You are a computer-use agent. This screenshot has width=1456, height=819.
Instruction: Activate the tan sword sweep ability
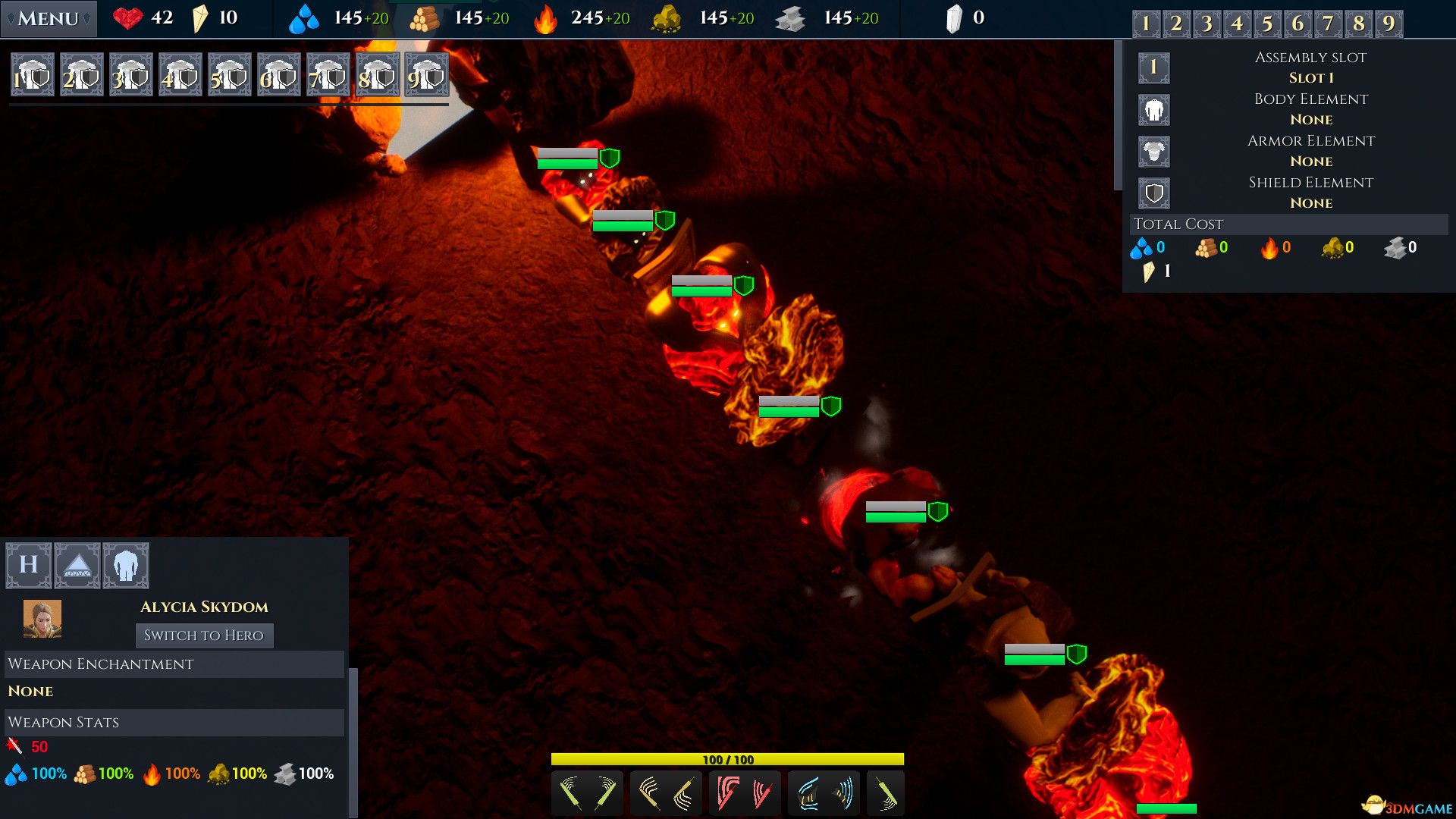666,793
